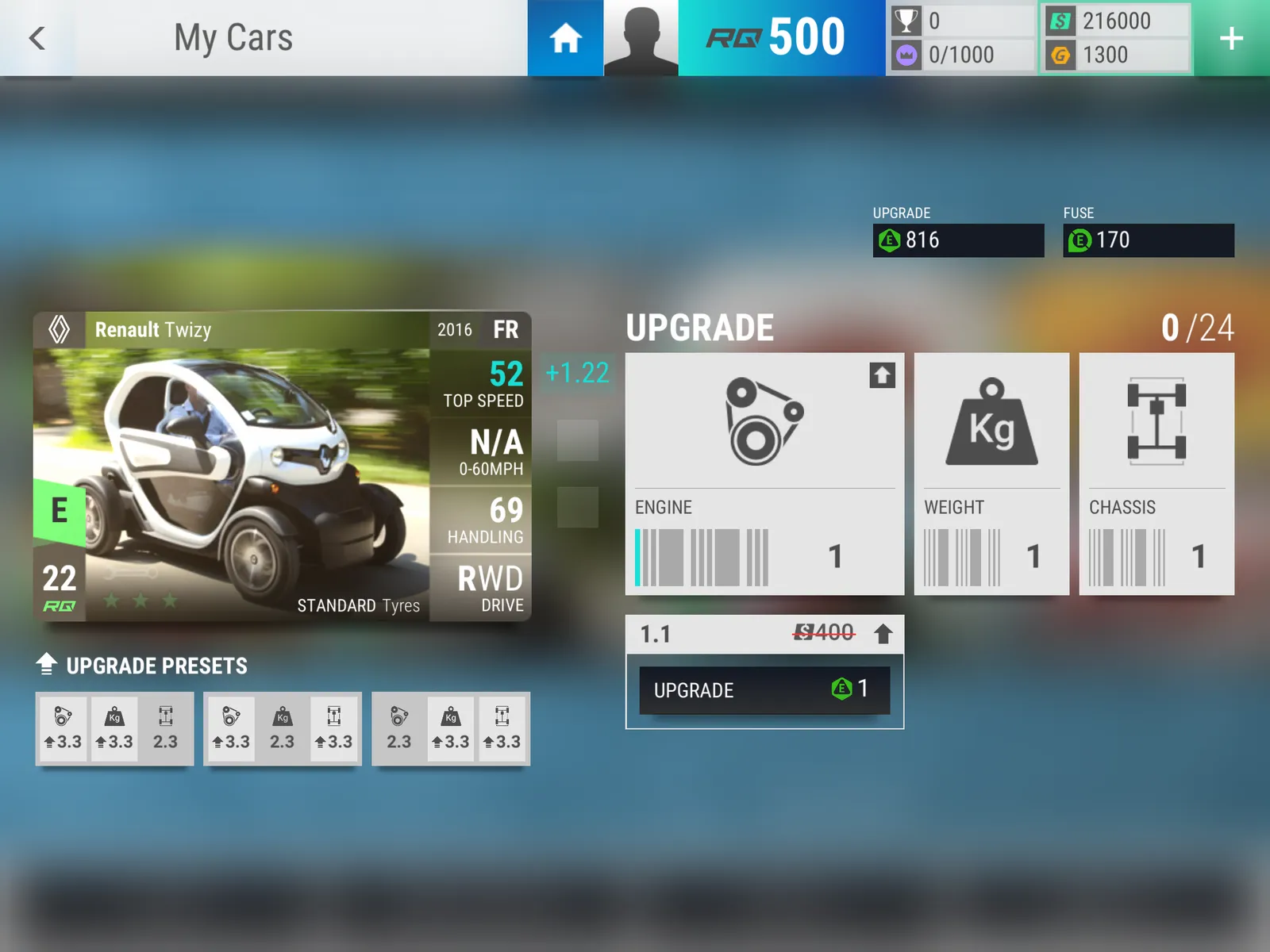The width and height of the screenshot is (1270, 952).
Task: Select the Renault Twizy car card
Action: 282,466
